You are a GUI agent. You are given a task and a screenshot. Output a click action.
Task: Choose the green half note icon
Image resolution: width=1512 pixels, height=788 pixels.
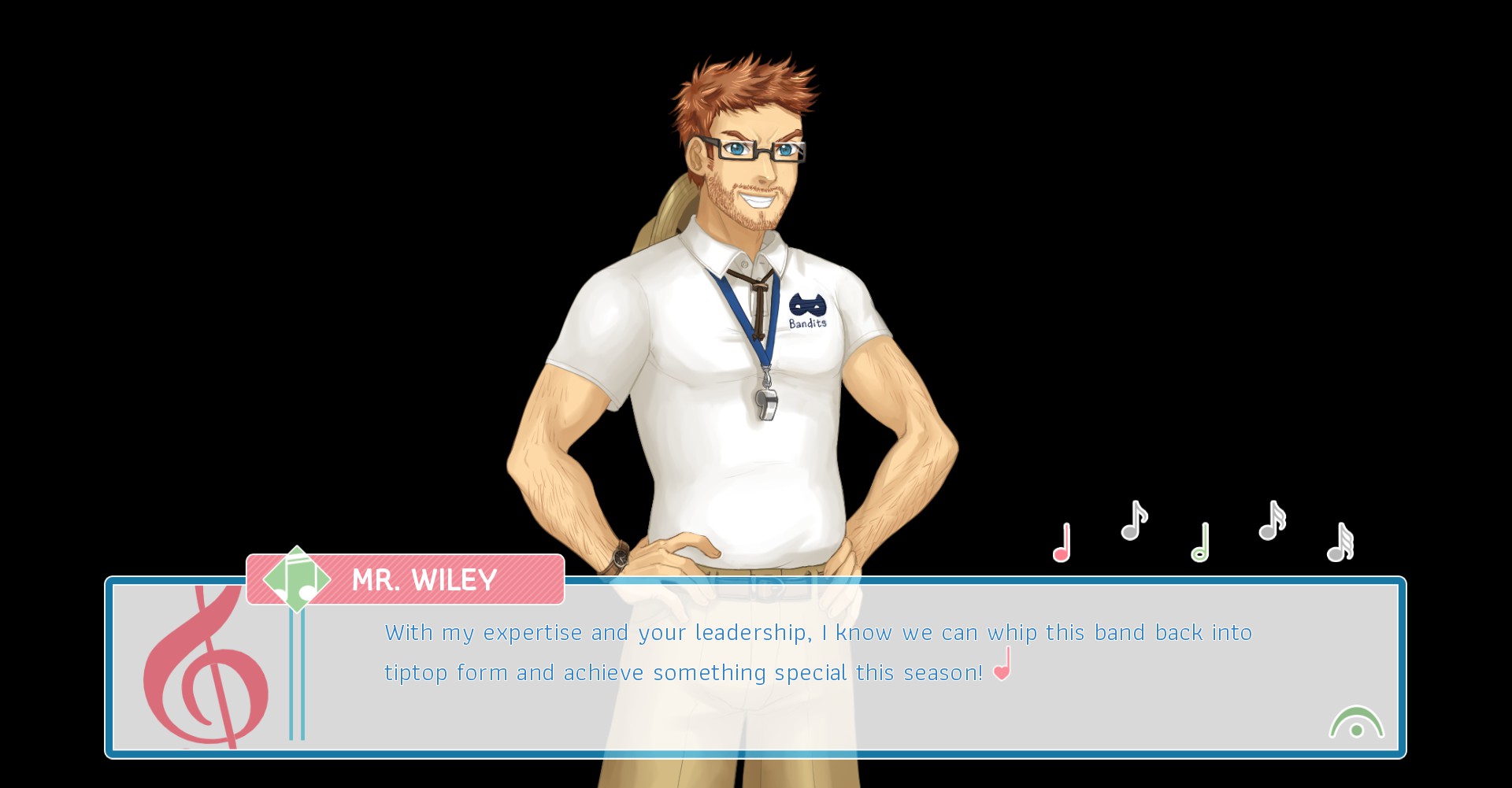tap(1200, 543)
